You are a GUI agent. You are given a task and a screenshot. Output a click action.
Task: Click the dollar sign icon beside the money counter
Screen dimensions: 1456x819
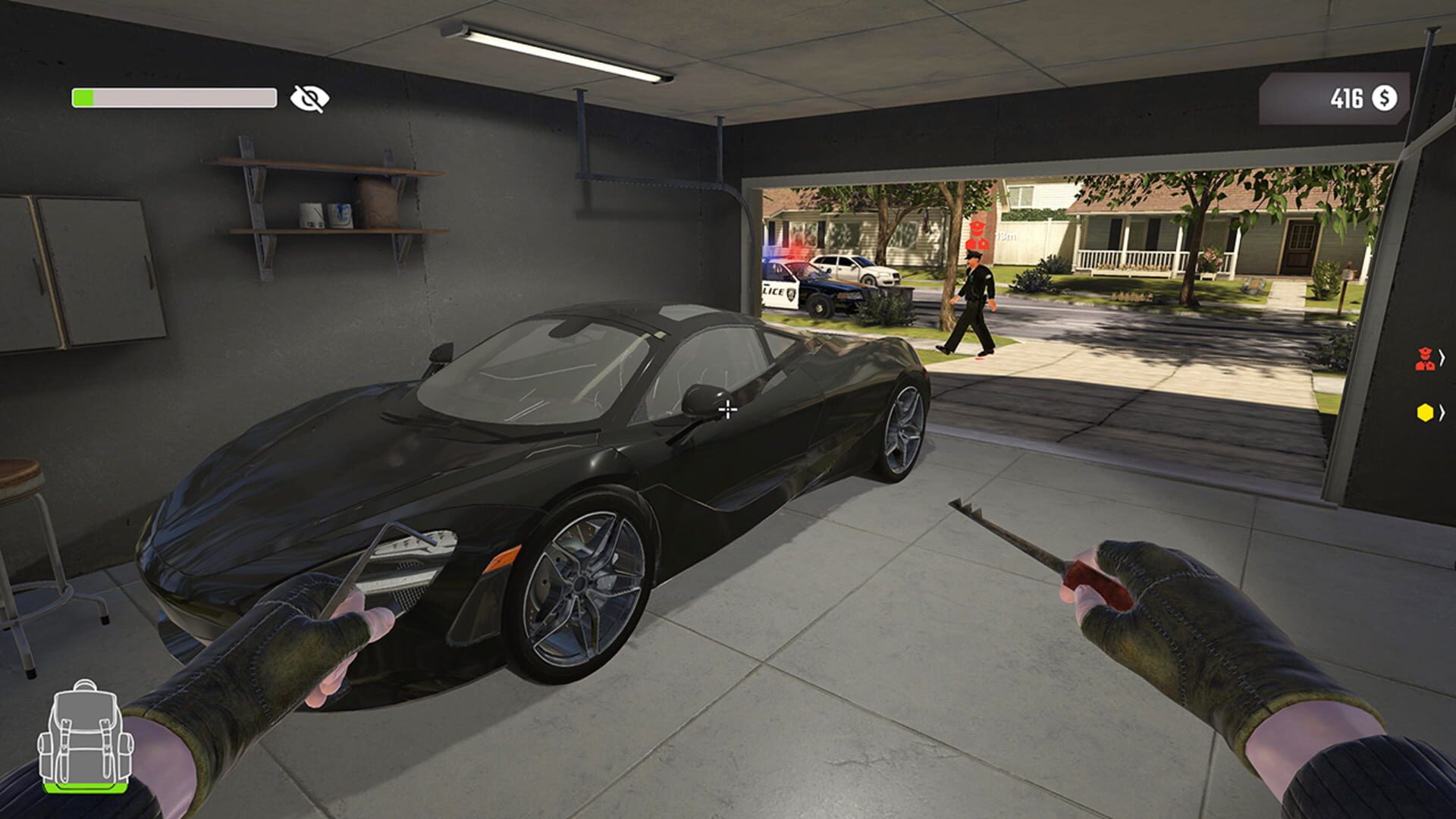[1385, 97]
